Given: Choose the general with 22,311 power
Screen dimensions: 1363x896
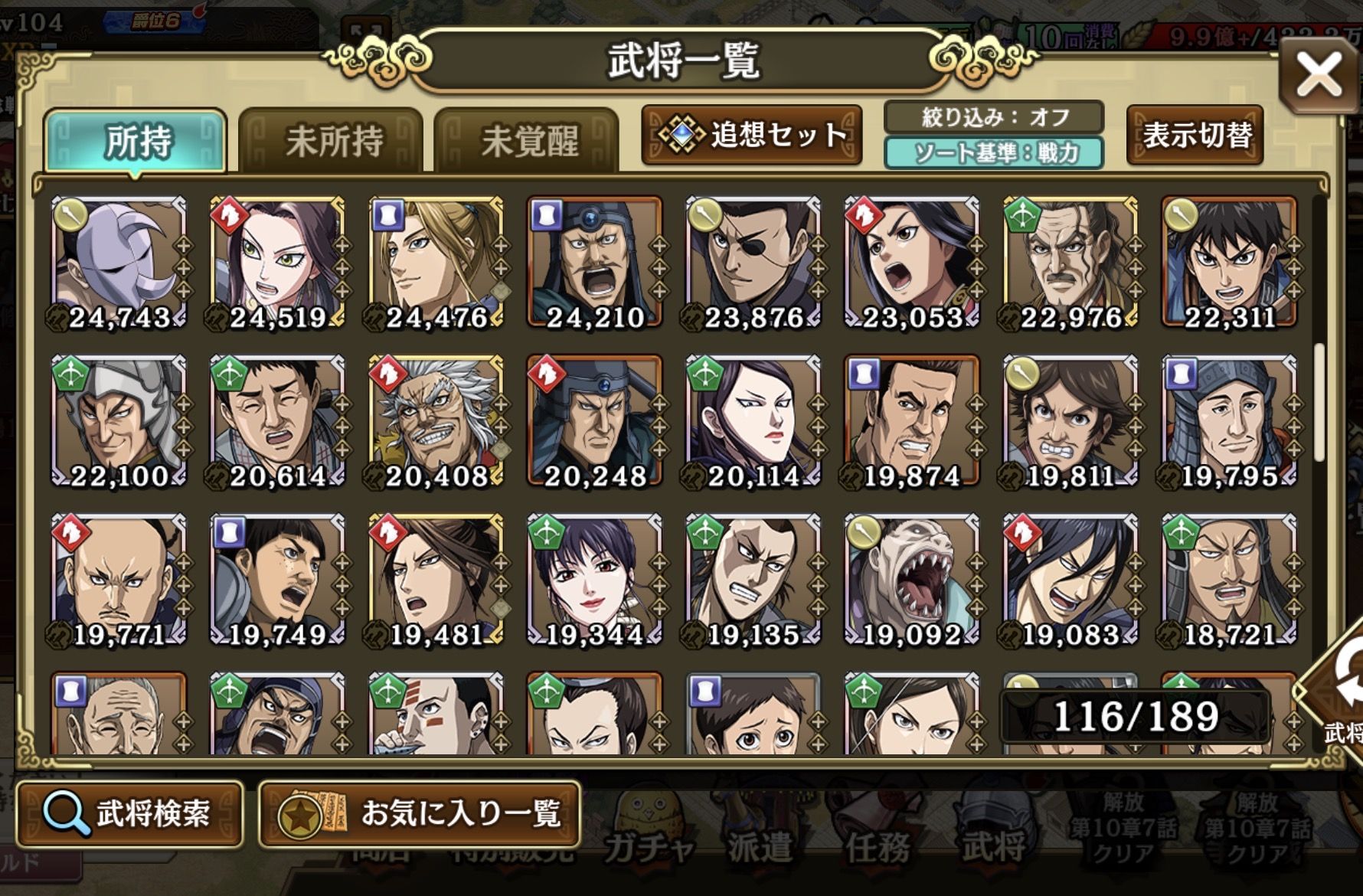Looking at the screenshot, I should tap(1228, 262).
